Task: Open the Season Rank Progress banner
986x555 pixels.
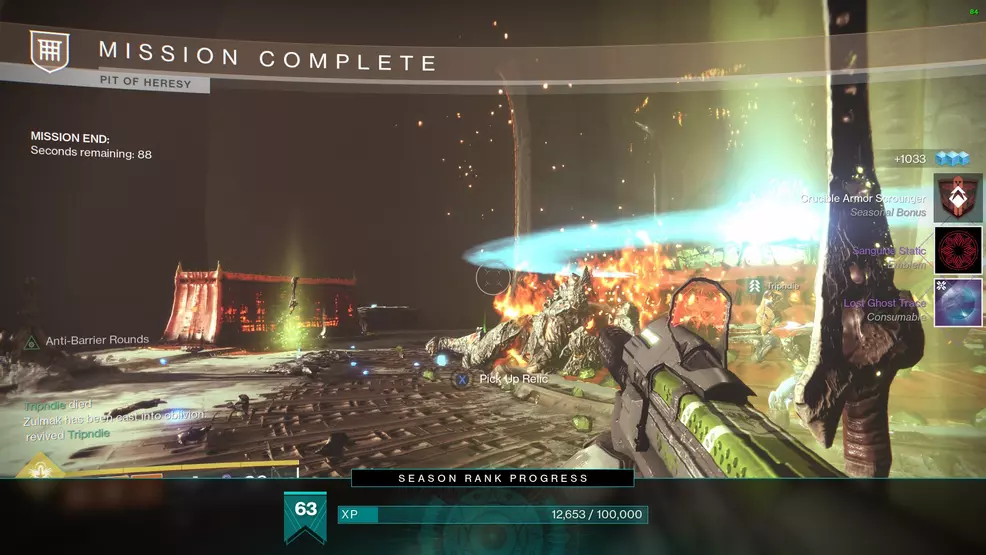Action: (493, 478)
